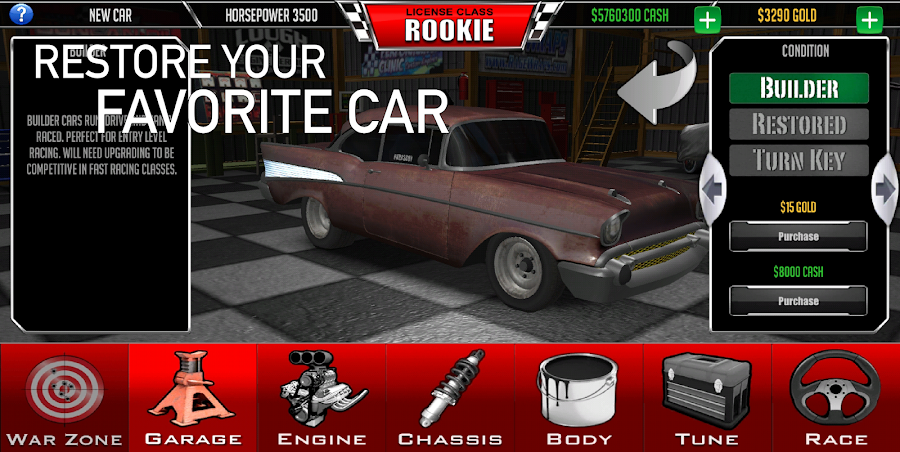Image resolution: width=900 pixels, height=452 pixels.
Task: Select the Tune toolbox tab
Action: [x=707, y=397]
